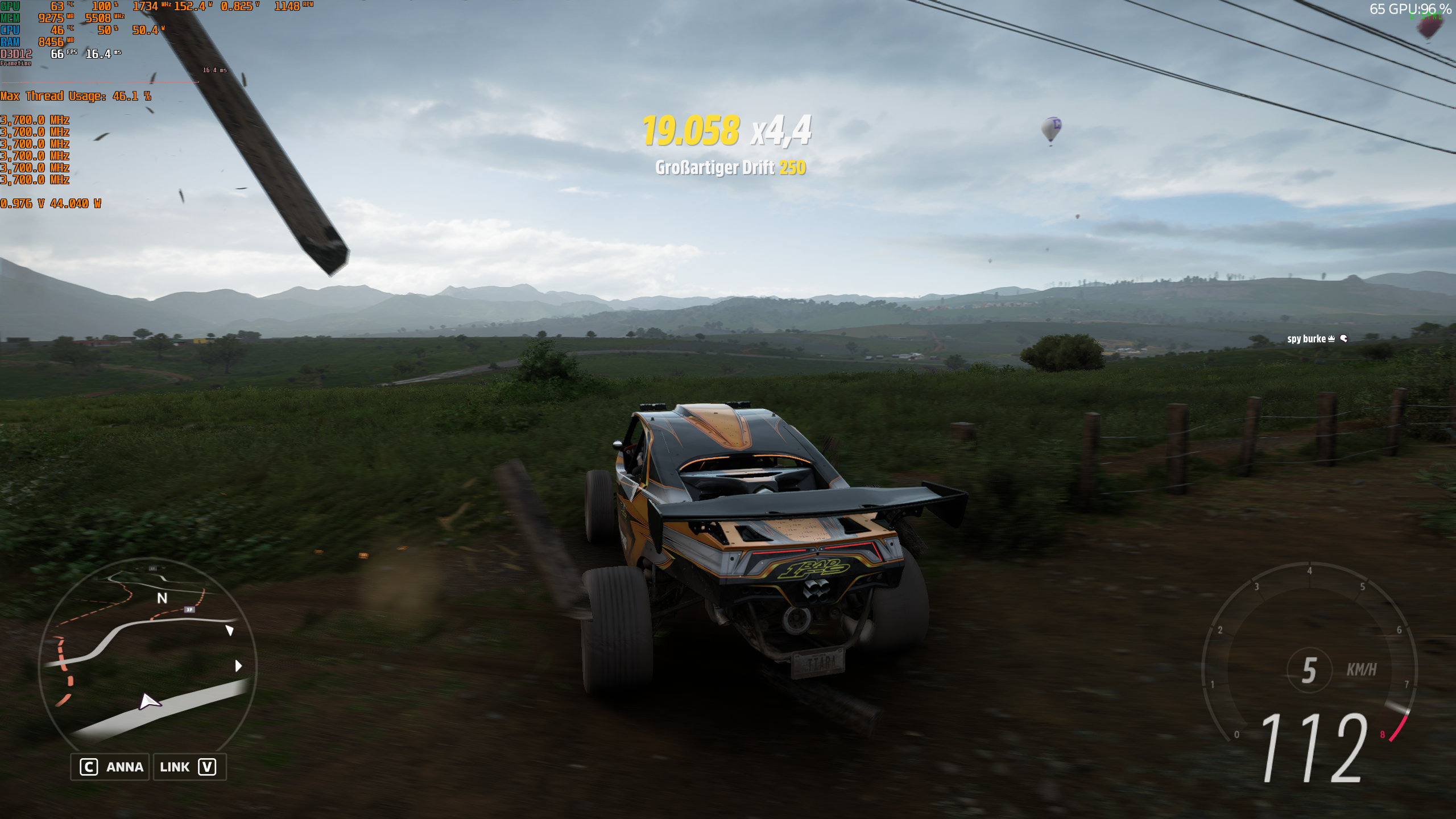Viewport: 1456px width, 819px height.
Task: Click the C key icon next to ANNA
Action: pyautogui.click(x=89, y=766)
